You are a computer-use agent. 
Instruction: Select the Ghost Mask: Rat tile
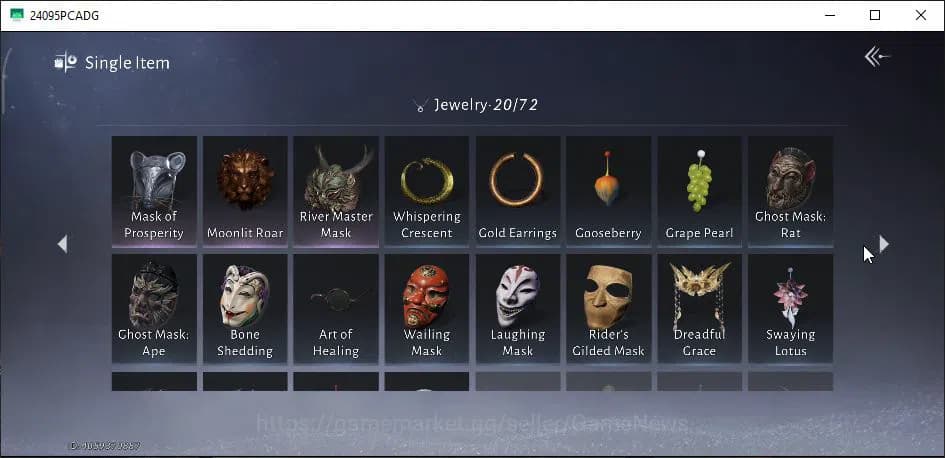(x=790, y=190)
